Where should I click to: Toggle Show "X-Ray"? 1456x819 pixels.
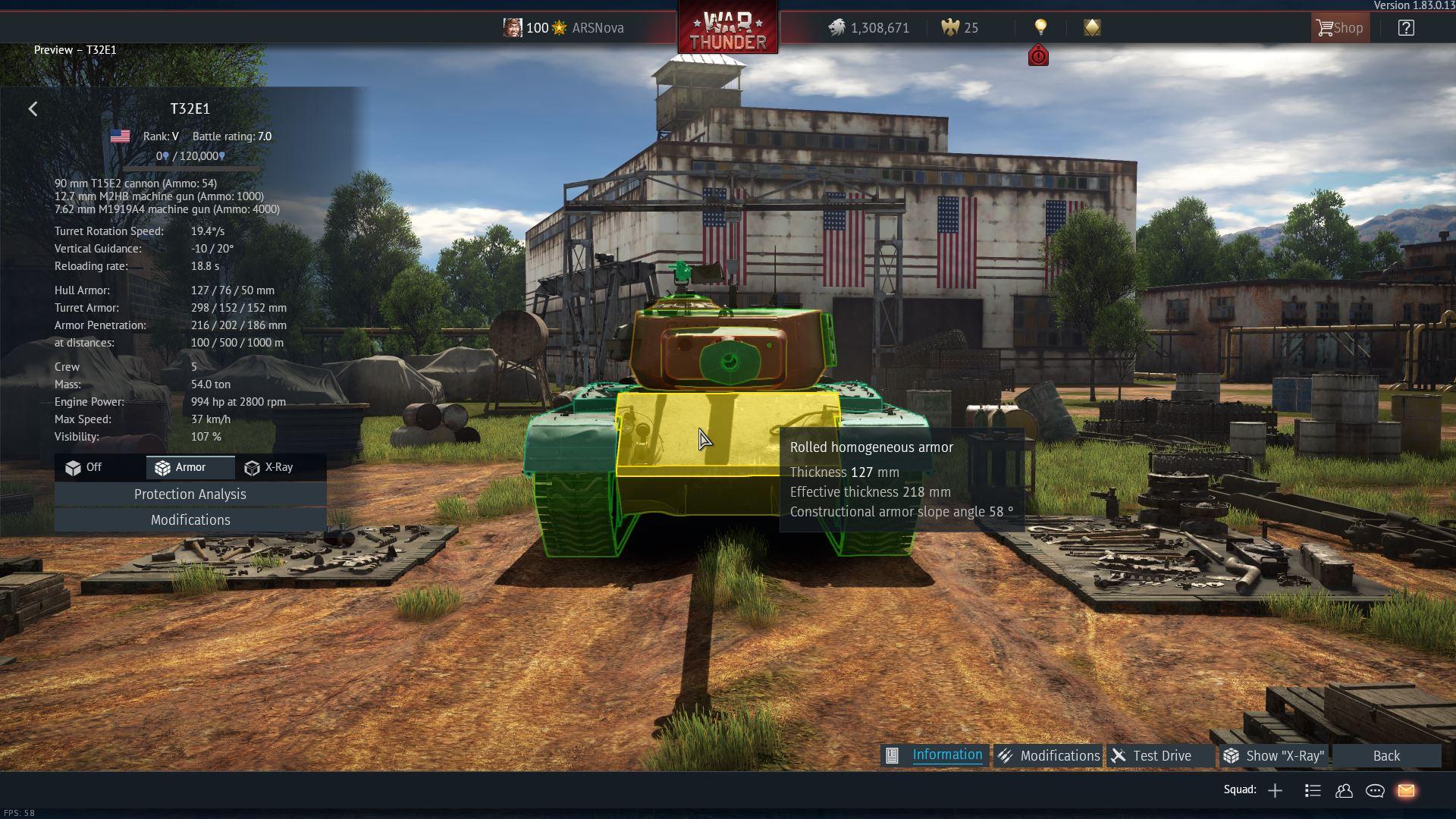point(1275,756)
